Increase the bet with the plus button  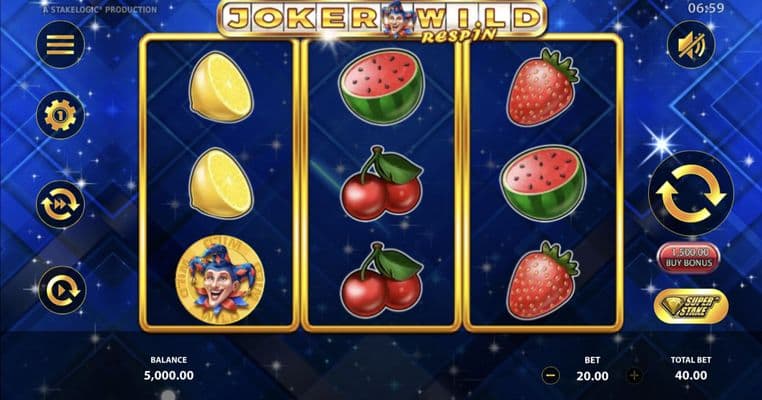634,376
